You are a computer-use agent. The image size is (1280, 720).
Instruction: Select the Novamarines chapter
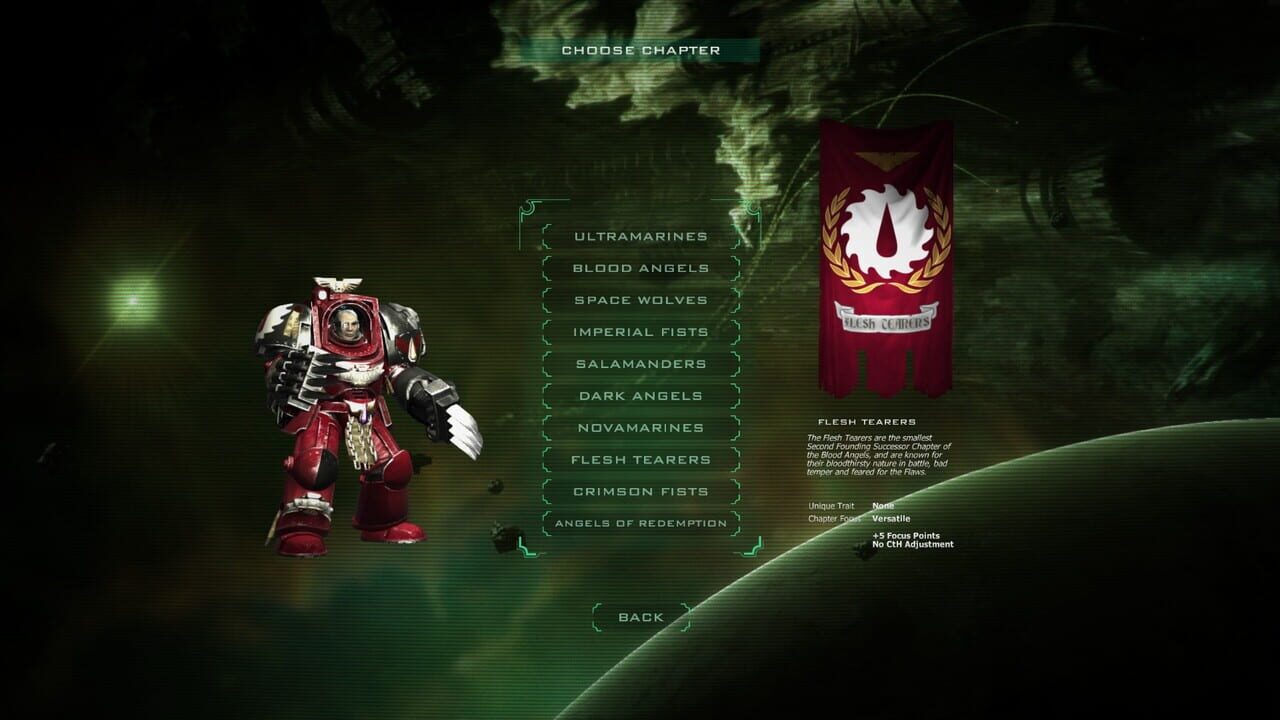(640, 428)
